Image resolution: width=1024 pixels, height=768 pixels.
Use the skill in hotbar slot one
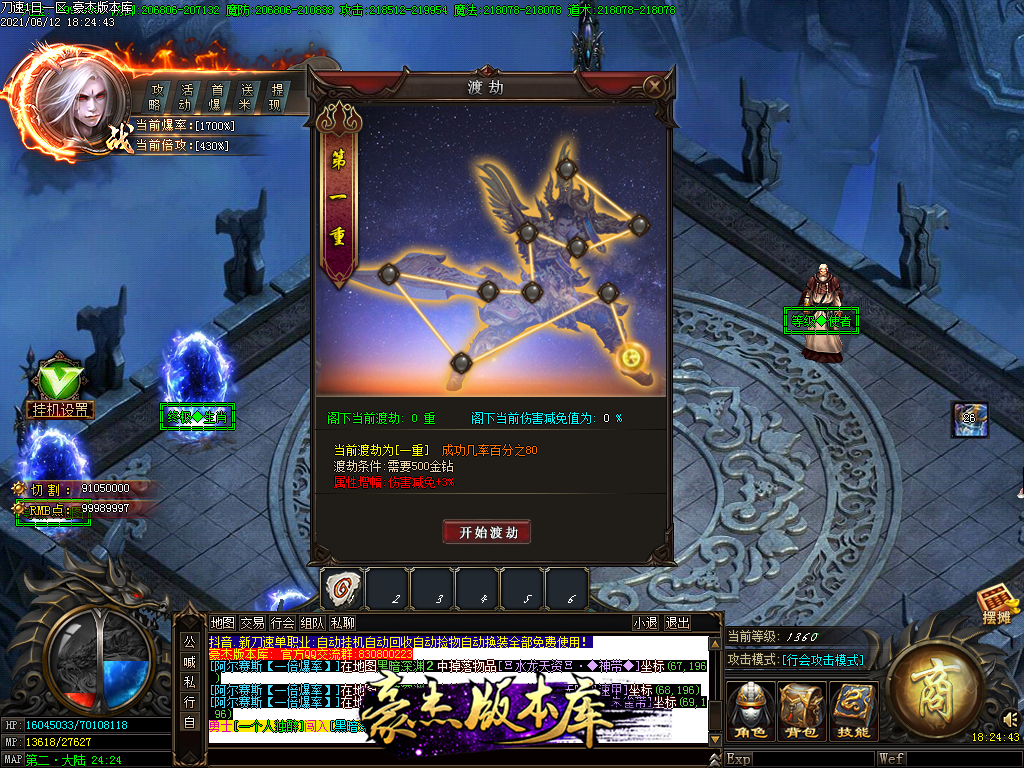click(342, 590)
